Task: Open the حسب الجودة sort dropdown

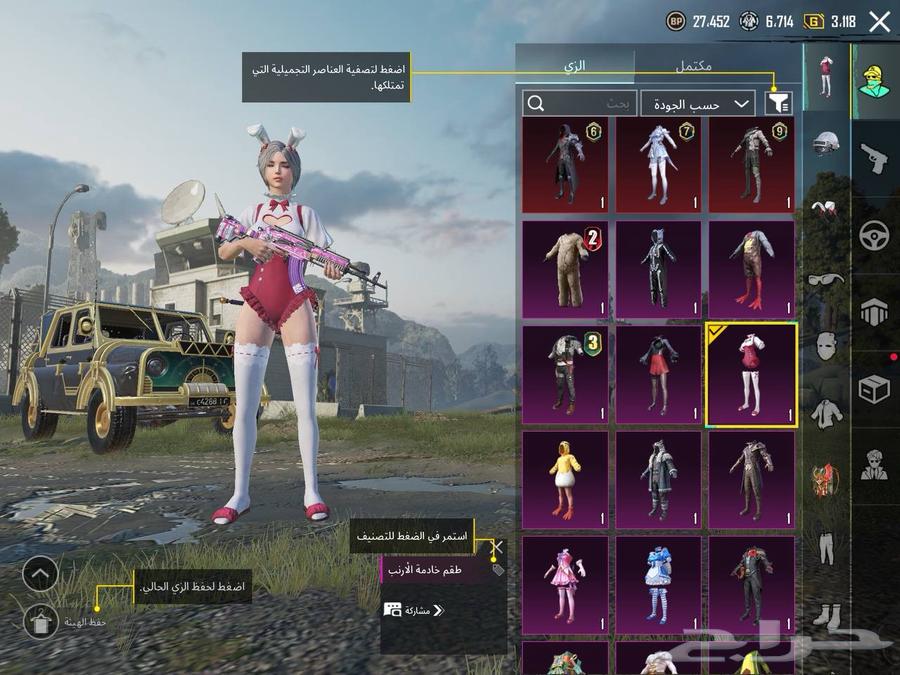Action: [698, 103]
